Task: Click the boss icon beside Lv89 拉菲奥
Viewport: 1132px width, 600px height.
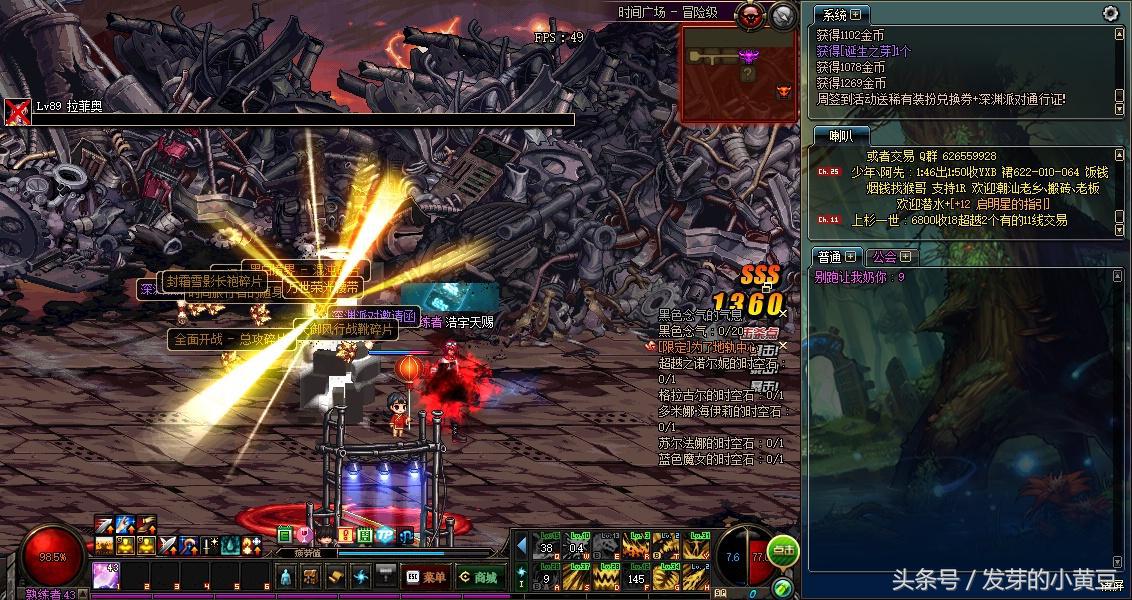Action: tap(17, 111)
